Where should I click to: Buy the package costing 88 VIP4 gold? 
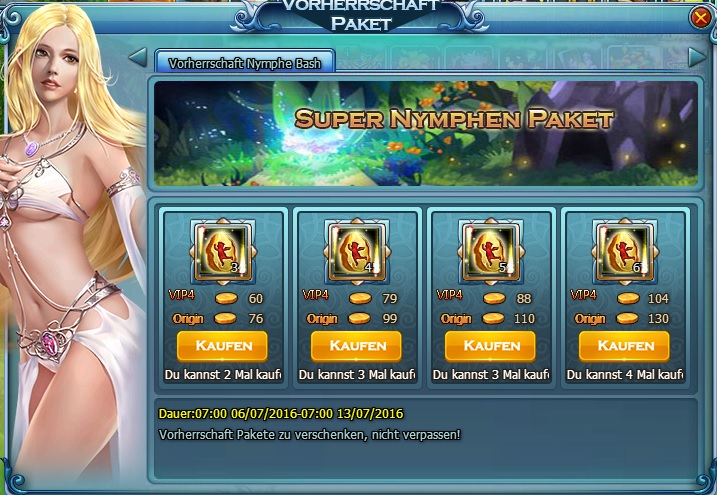(x=490, y=346)
